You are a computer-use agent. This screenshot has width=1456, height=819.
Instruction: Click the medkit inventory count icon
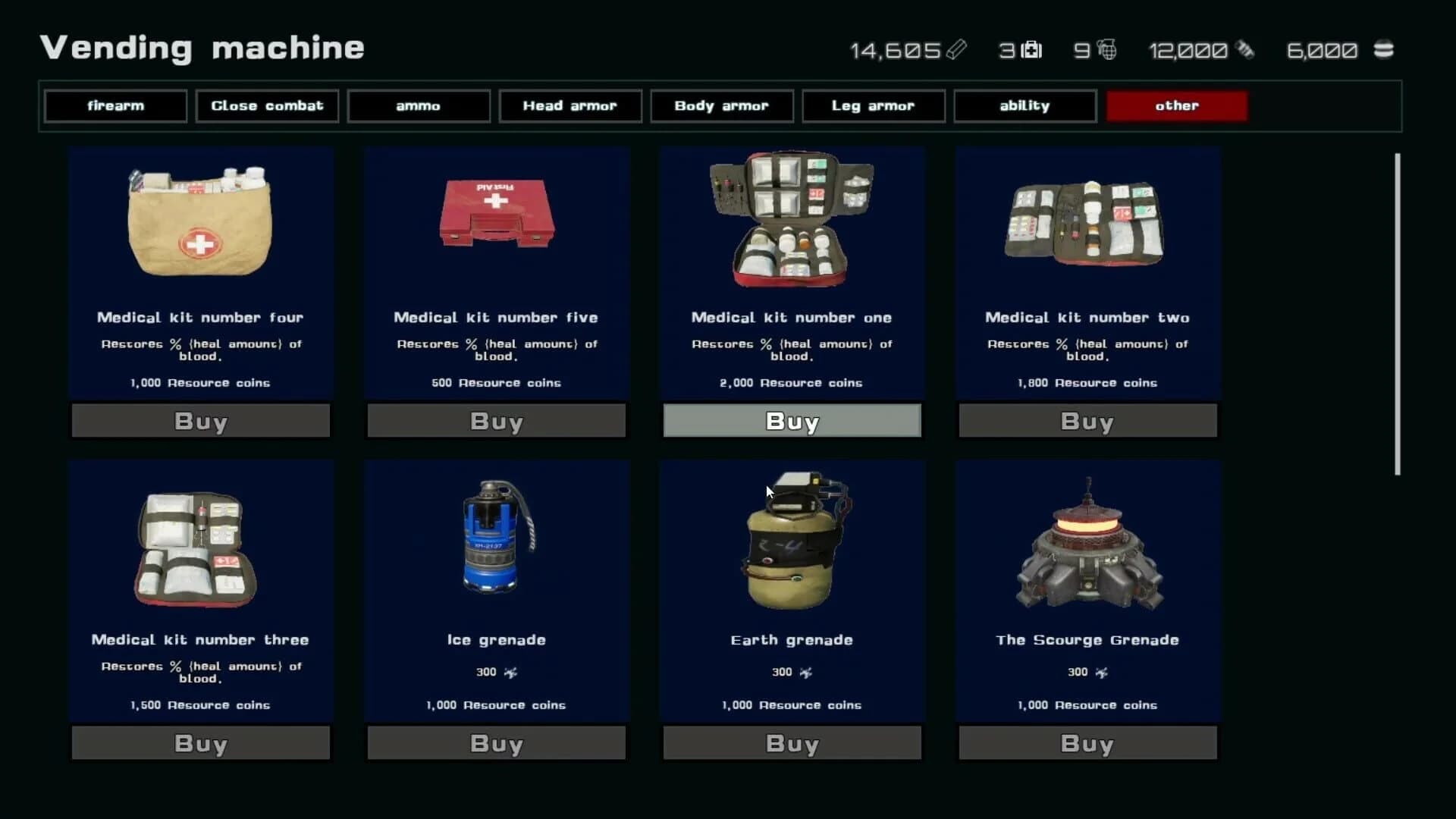[x=1033, y=50]
